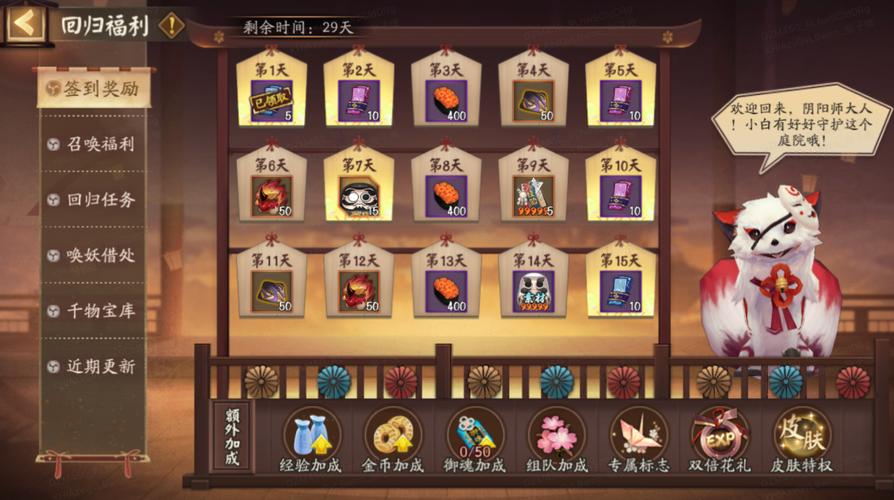Open the 千物宝库 tab

[x=94, y=311]
